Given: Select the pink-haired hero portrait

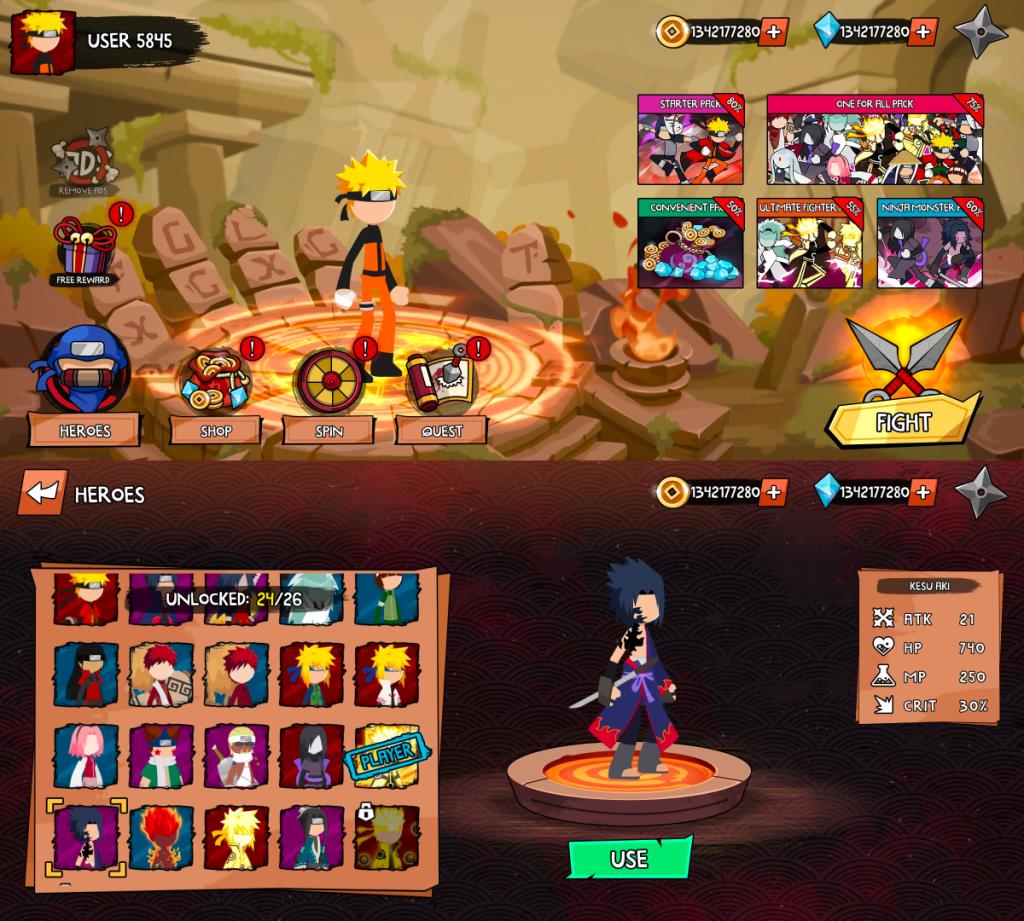Looking at the screenshot, I should pos(86,756).
